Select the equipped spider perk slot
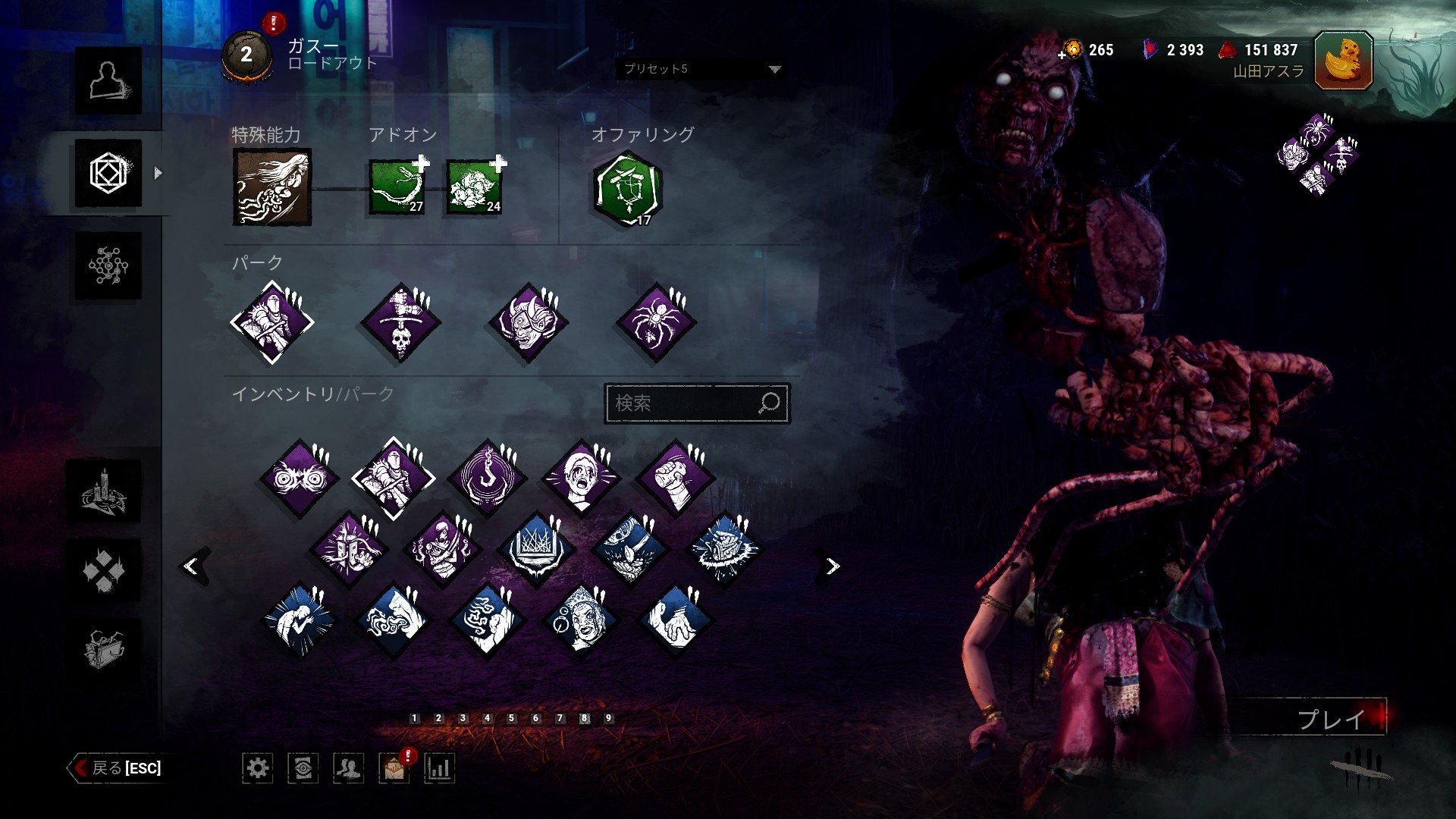The height and width of the screenshot is (819, 1456). point(657,323)
